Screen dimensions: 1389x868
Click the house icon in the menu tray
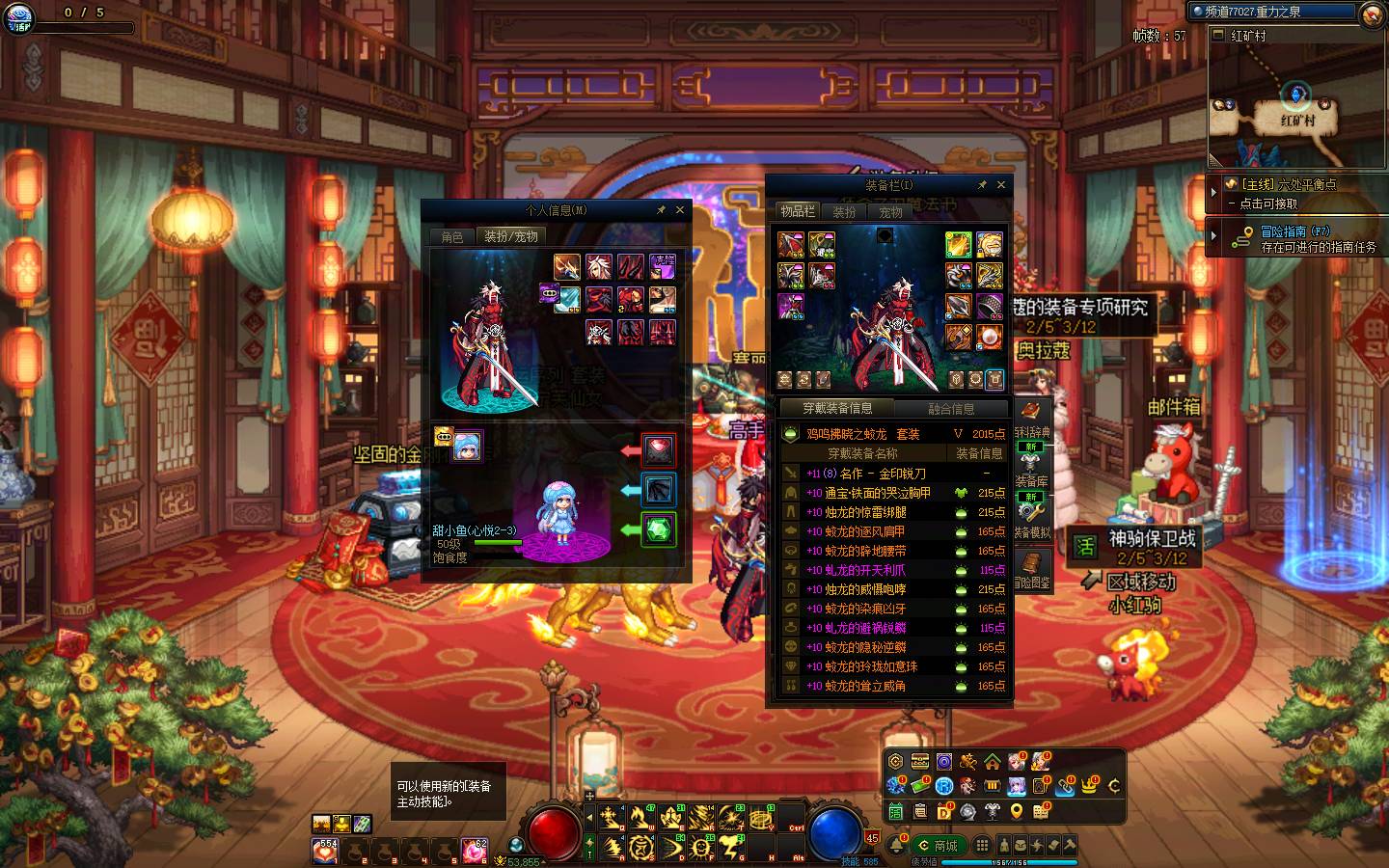pyautogui.click(x=992, y=762)
